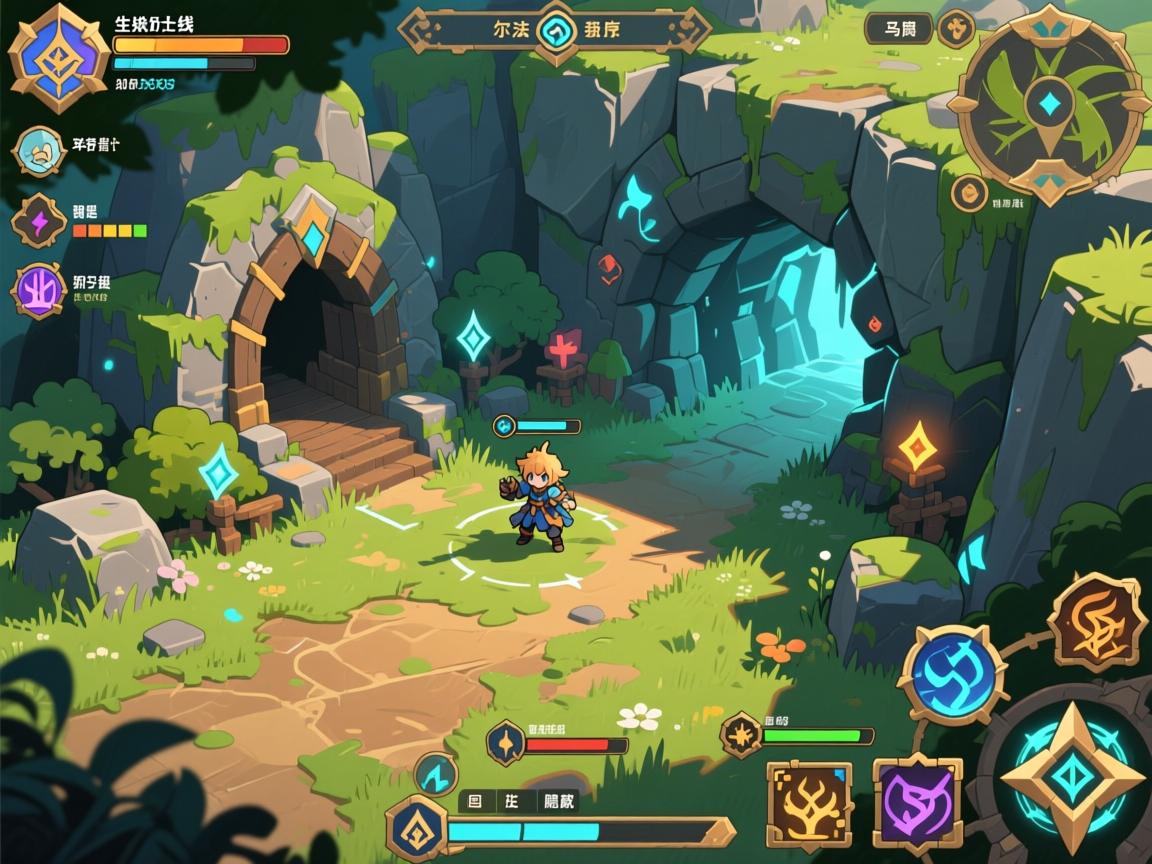Cast the purple heart ability
The image size is (1152, 864).
click(917, 803)
